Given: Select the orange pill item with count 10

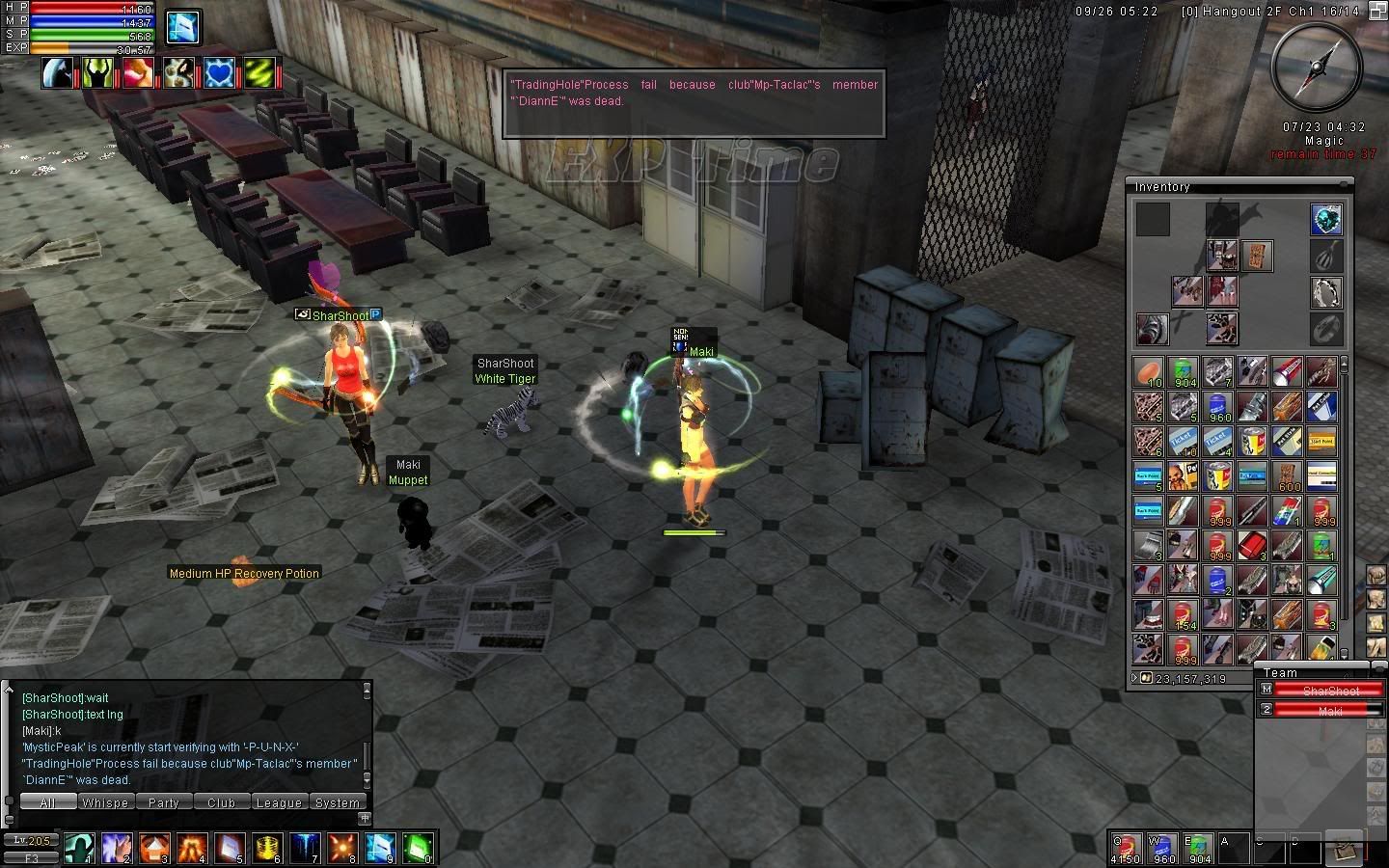Looking at the screenshot, I should click(x=1149, y=371).
